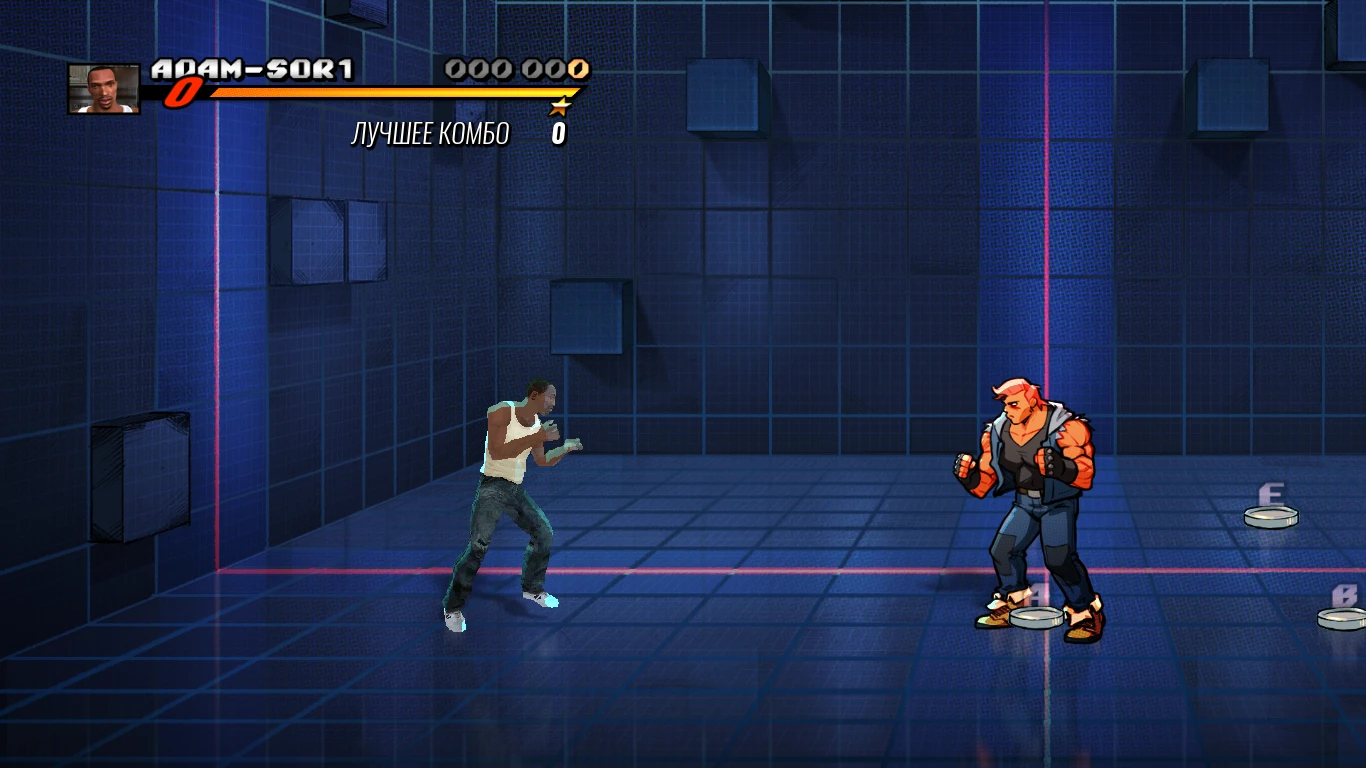The height and width of the screenshot is (768, 1366).
Task: Click the red lives counter "0"
Action: pos(182,95)
